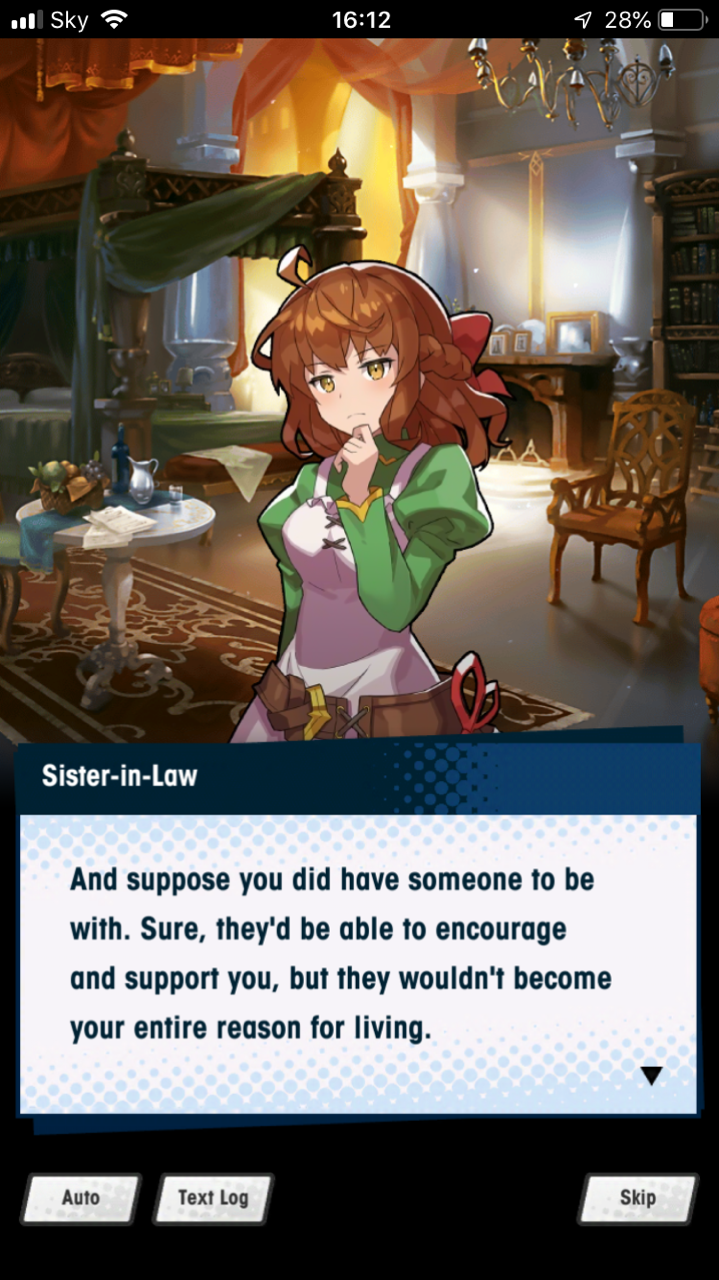Tap the Sister-in-Law dialogue text box
719x1280 pixels.
coord(357,960)
